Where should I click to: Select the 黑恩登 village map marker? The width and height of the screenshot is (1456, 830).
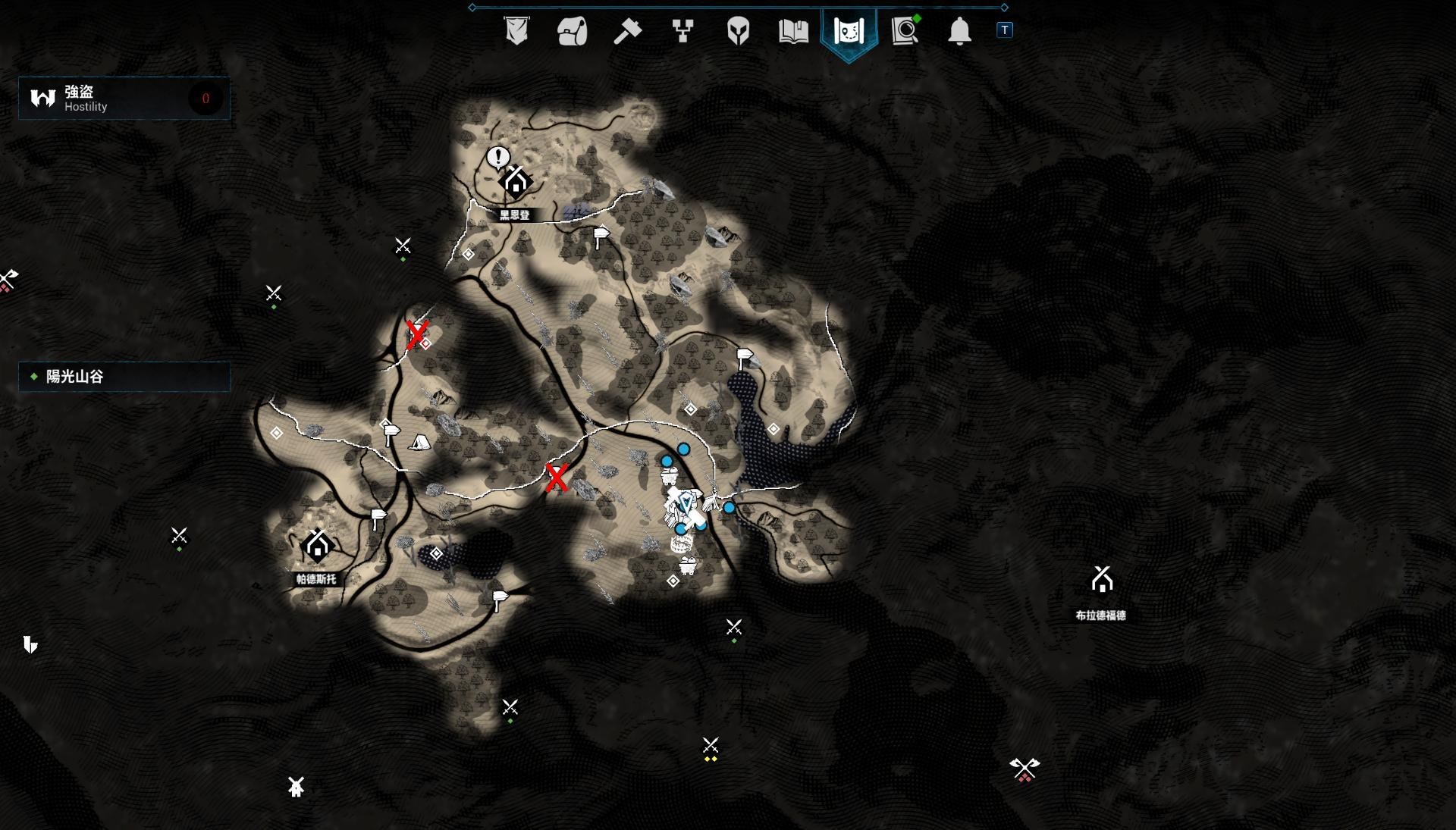point(516,182)
